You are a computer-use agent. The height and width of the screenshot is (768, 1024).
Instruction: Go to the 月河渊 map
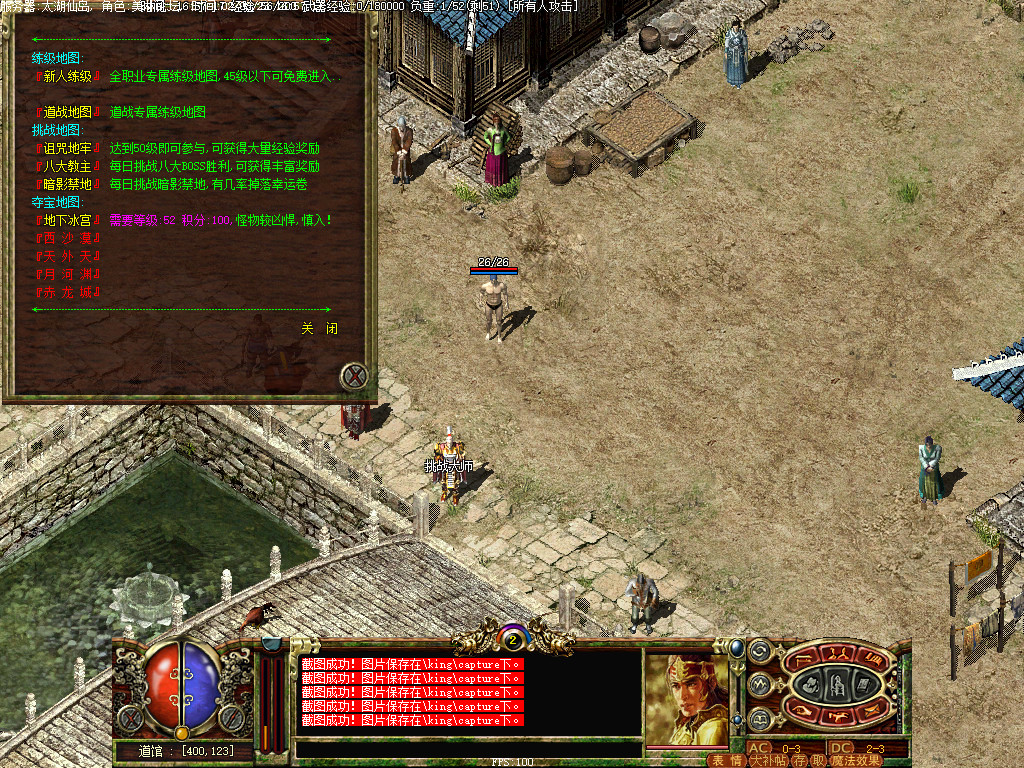[x=68, y=274]
